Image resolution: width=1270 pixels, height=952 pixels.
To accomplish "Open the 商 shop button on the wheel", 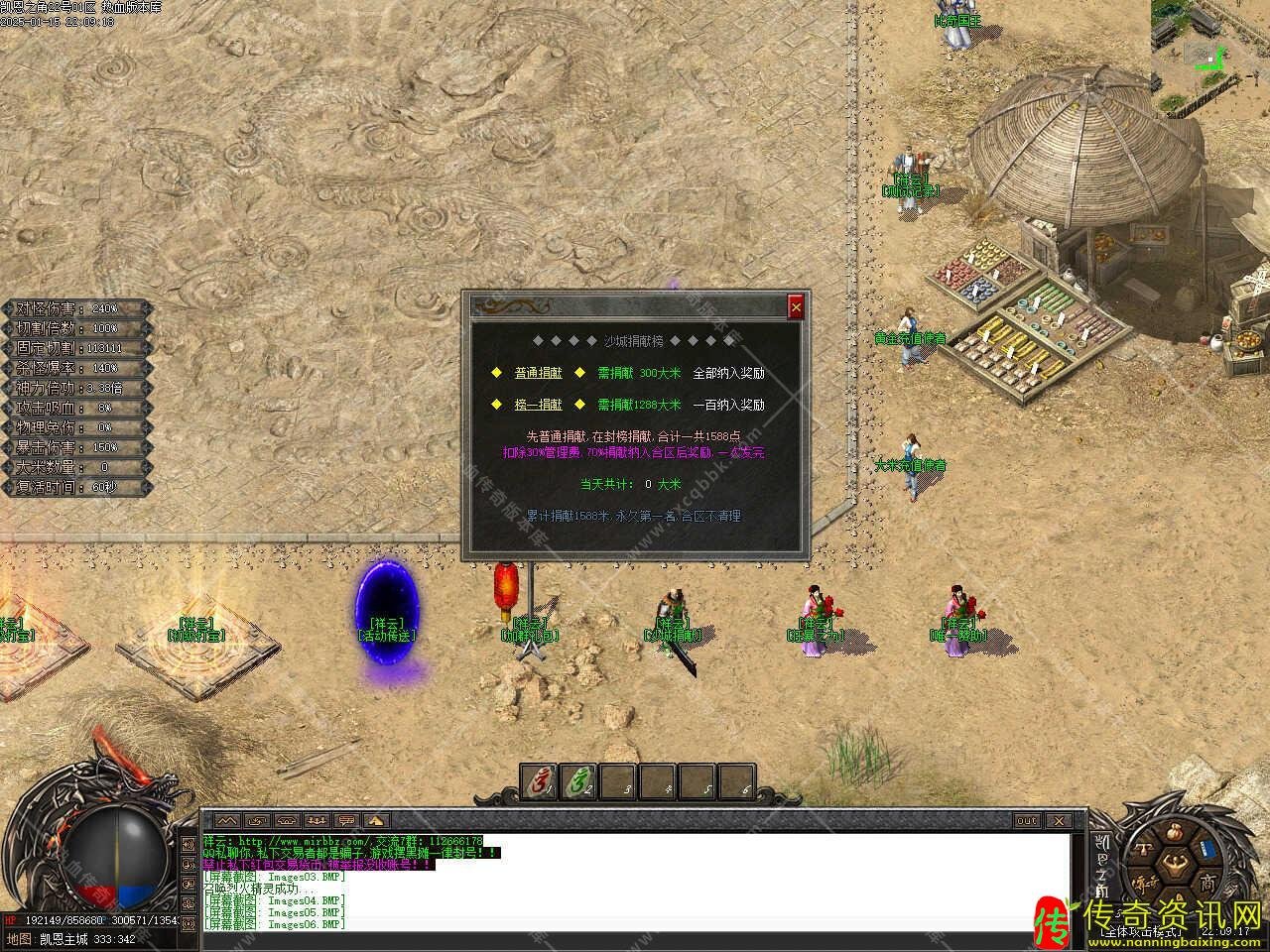I will coord(1206,883).
